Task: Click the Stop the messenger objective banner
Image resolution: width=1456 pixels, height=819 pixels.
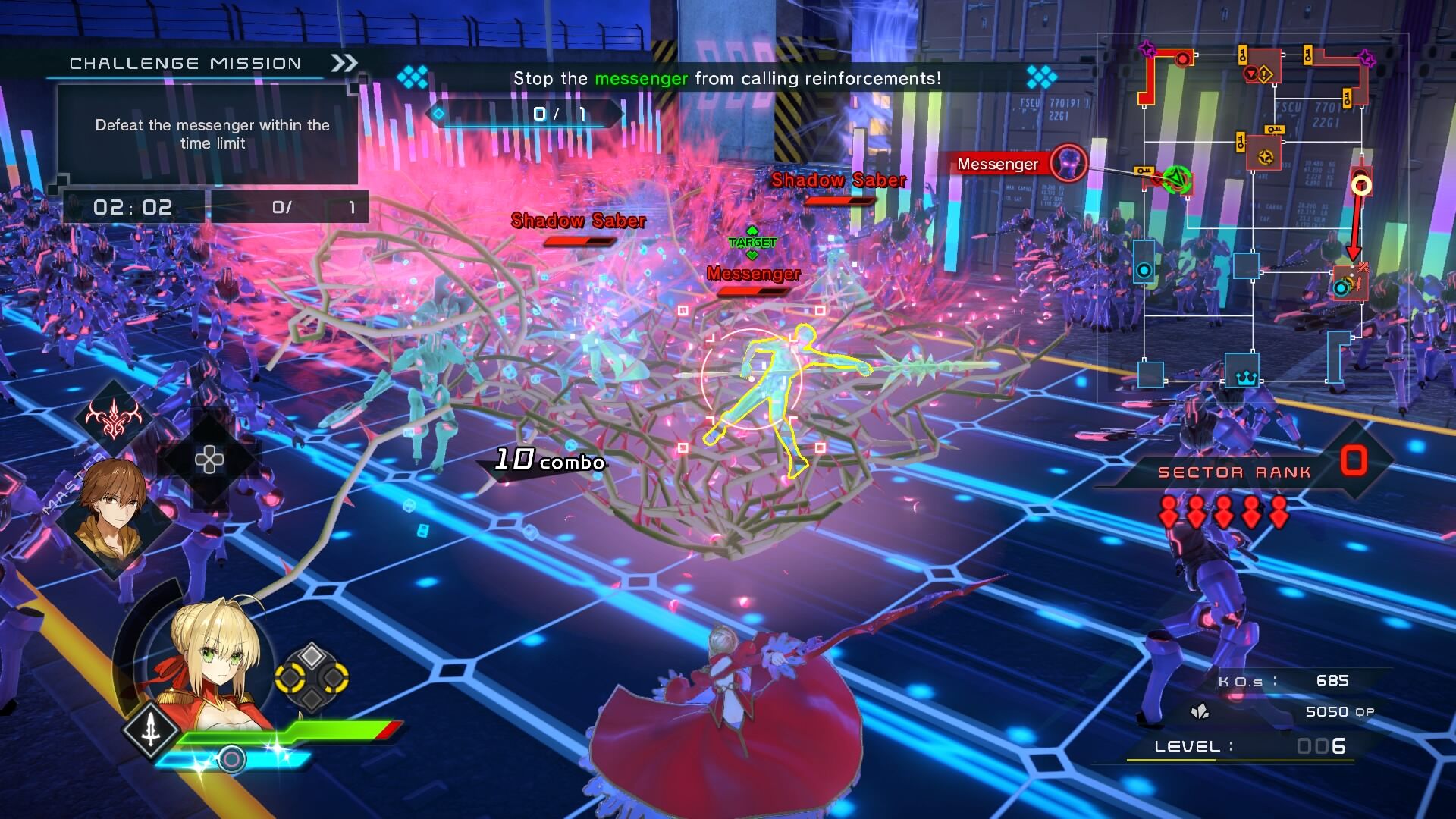Action: click(726, 78)
